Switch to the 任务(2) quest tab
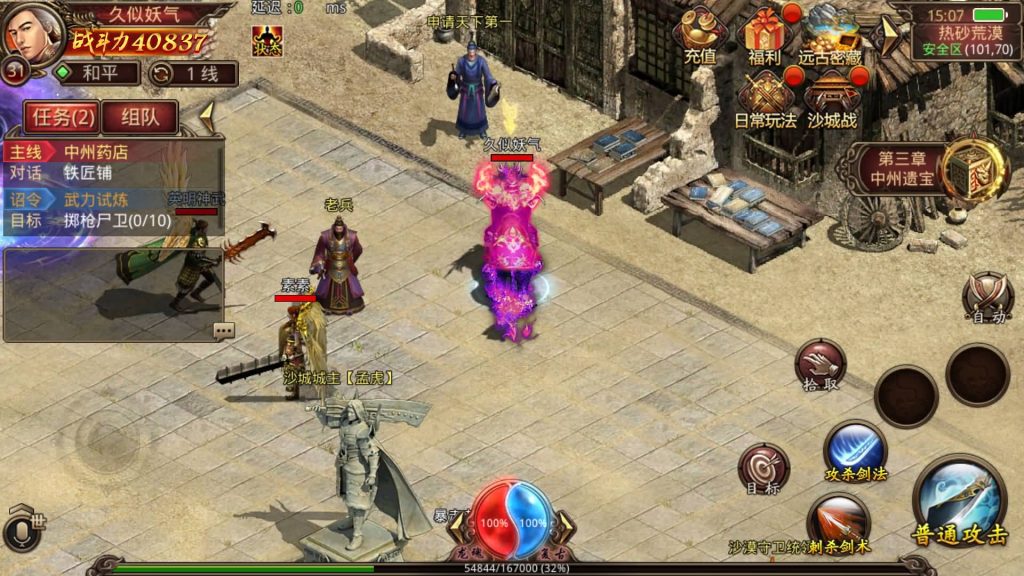 pyautogui.click(x=63, y=117)
